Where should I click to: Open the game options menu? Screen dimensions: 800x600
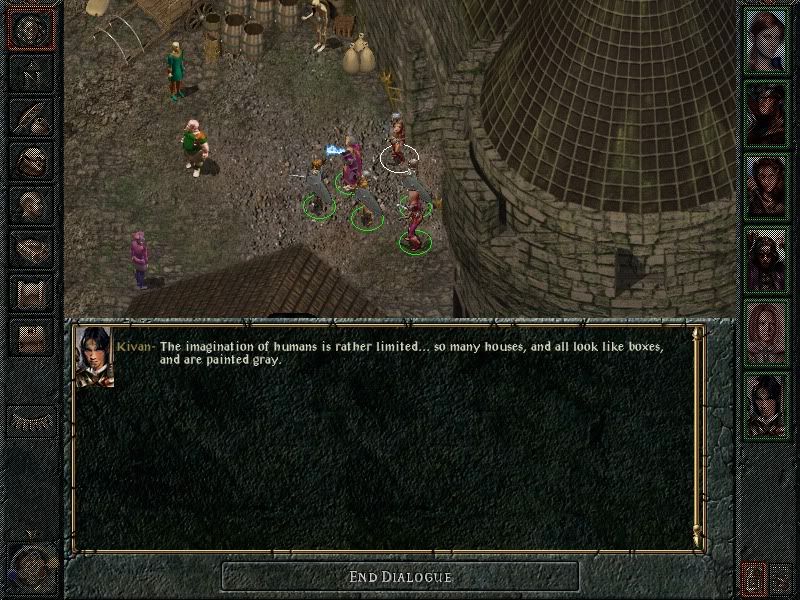coord(30,338)
